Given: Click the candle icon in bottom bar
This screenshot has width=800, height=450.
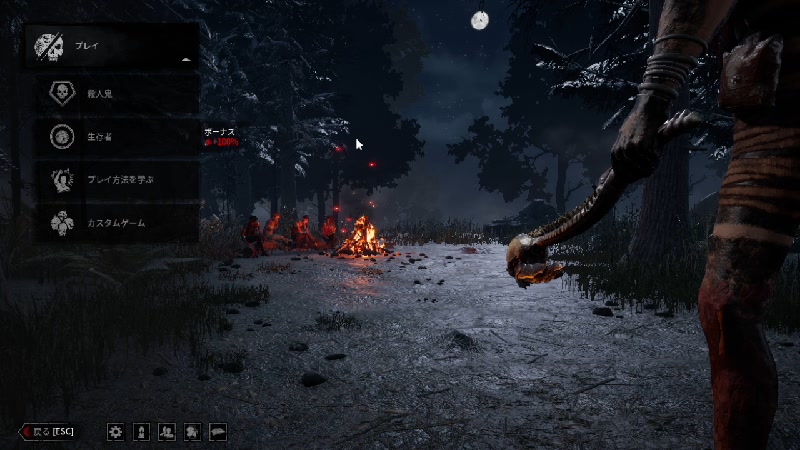Looking at the screenshot, I should pyautogui.click(x=142, y=432).
